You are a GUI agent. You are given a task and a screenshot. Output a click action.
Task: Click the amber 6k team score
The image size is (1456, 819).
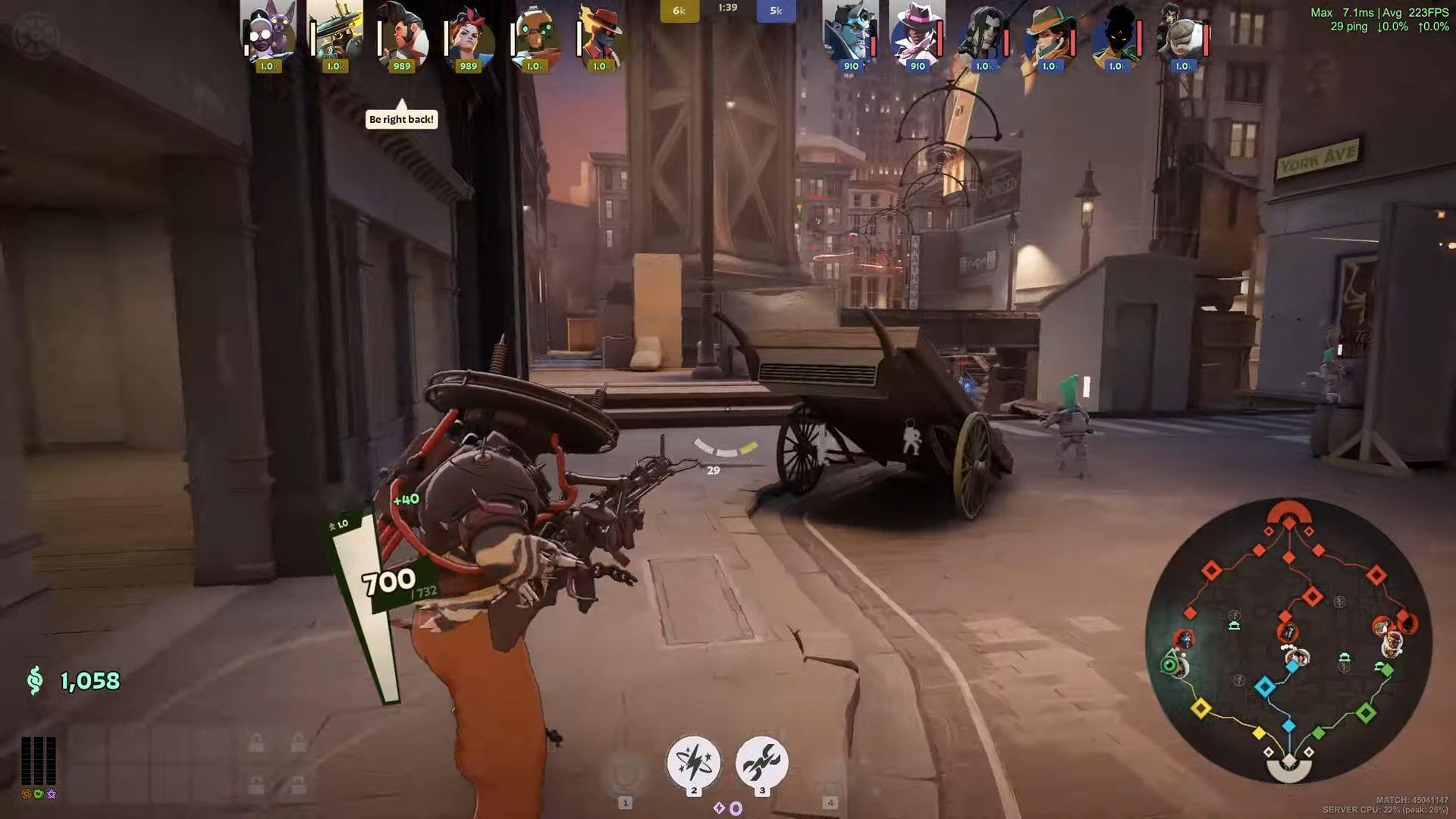[679, 11]
